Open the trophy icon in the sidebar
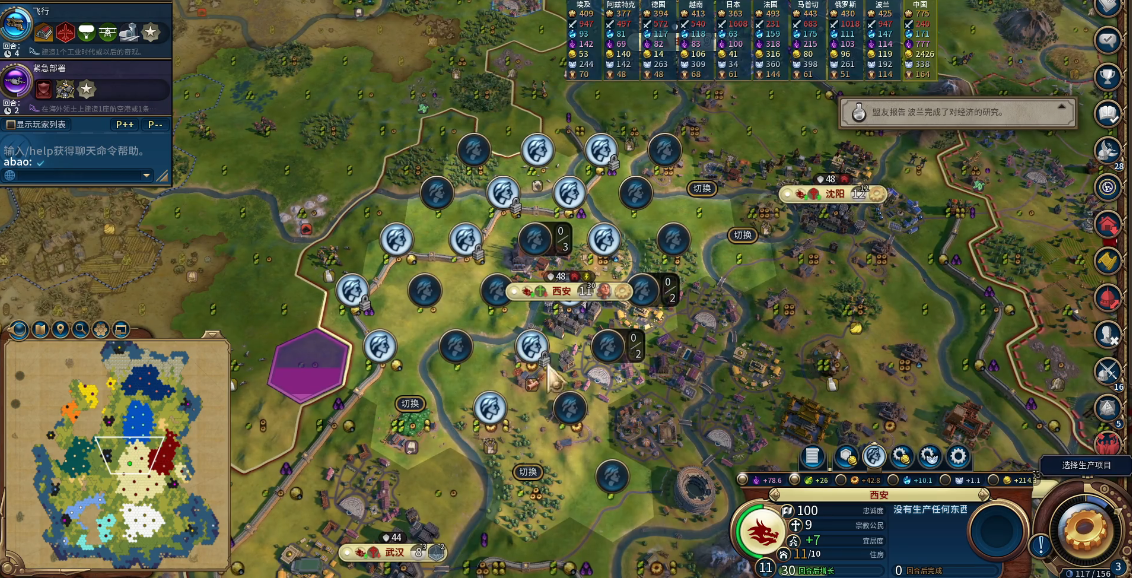This screenshot has height=578, width=1132. coord(1107,76)
